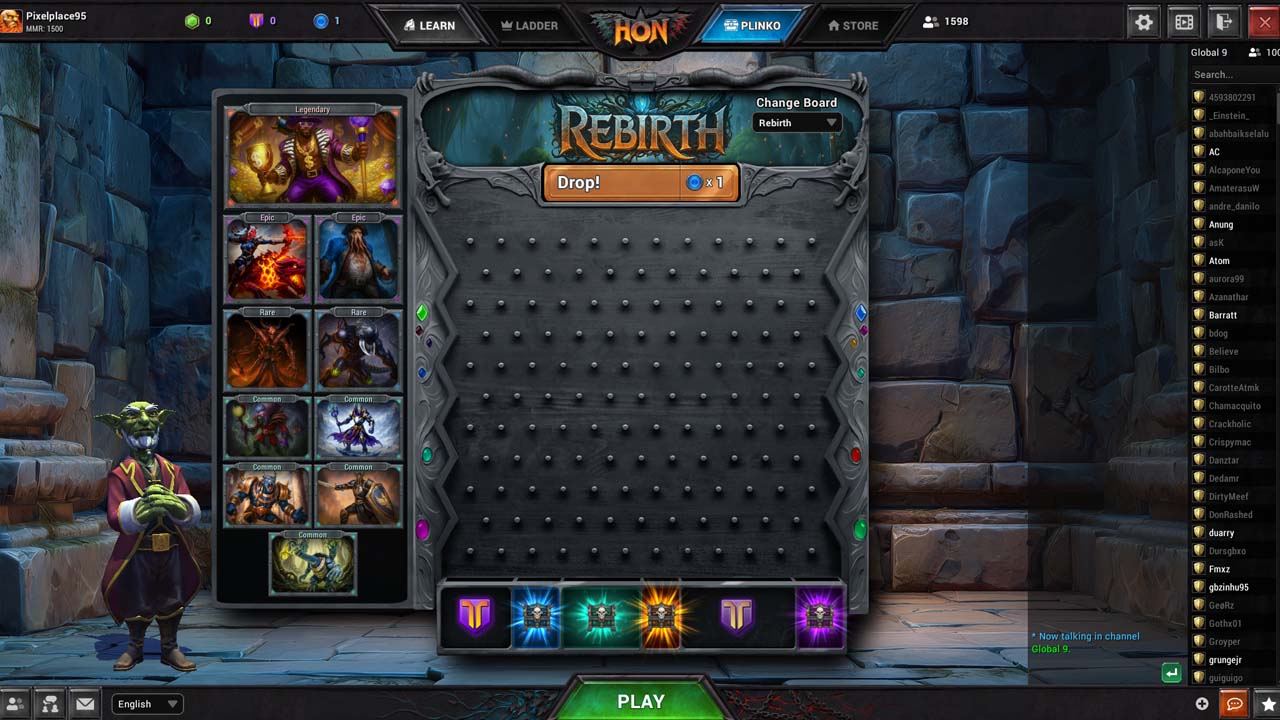Click the Drop! button
Viewport: 1280px width, 720px height.
point(640,183)
